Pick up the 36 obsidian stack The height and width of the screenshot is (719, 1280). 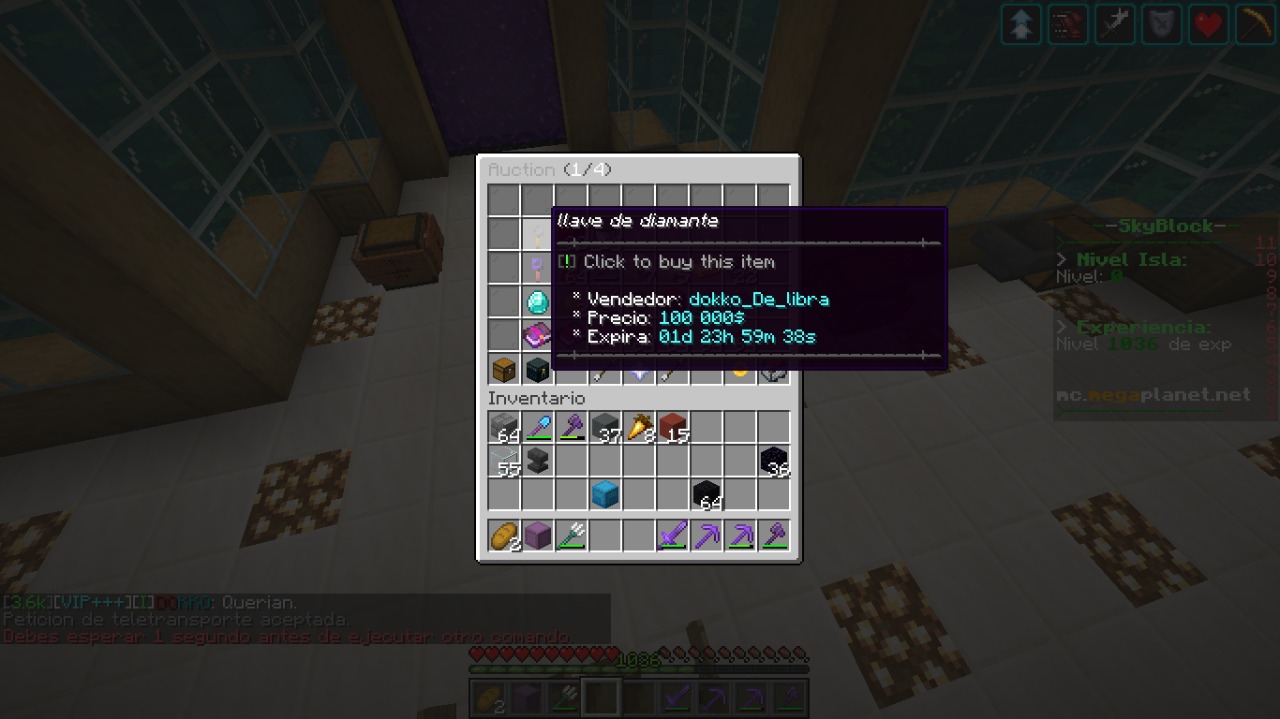(x=774, y=461)
